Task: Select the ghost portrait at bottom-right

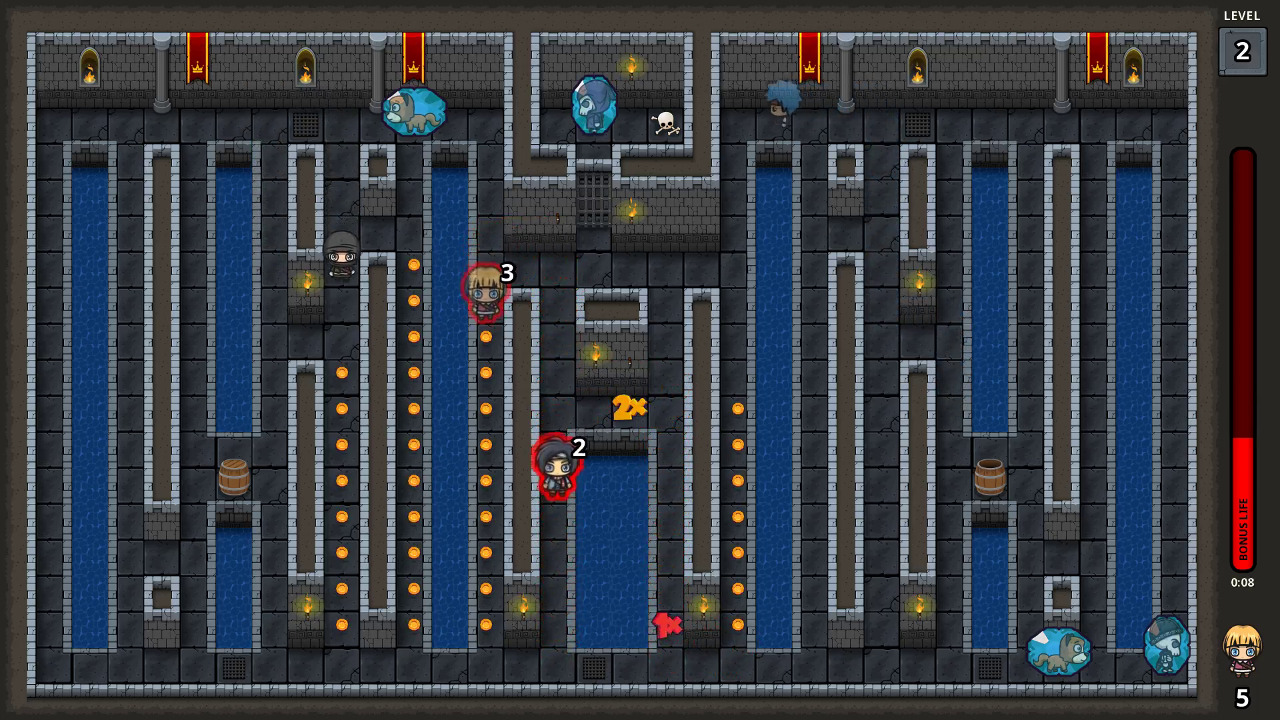Action: 1166,645
